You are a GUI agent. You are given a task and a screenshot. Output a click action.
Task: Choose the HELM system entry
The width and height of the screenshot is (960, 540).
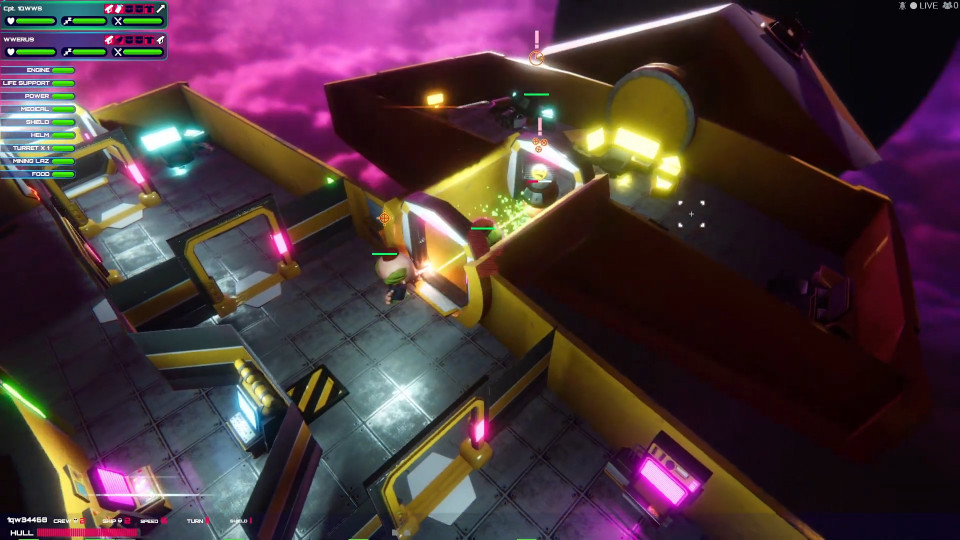coord(38,135)
